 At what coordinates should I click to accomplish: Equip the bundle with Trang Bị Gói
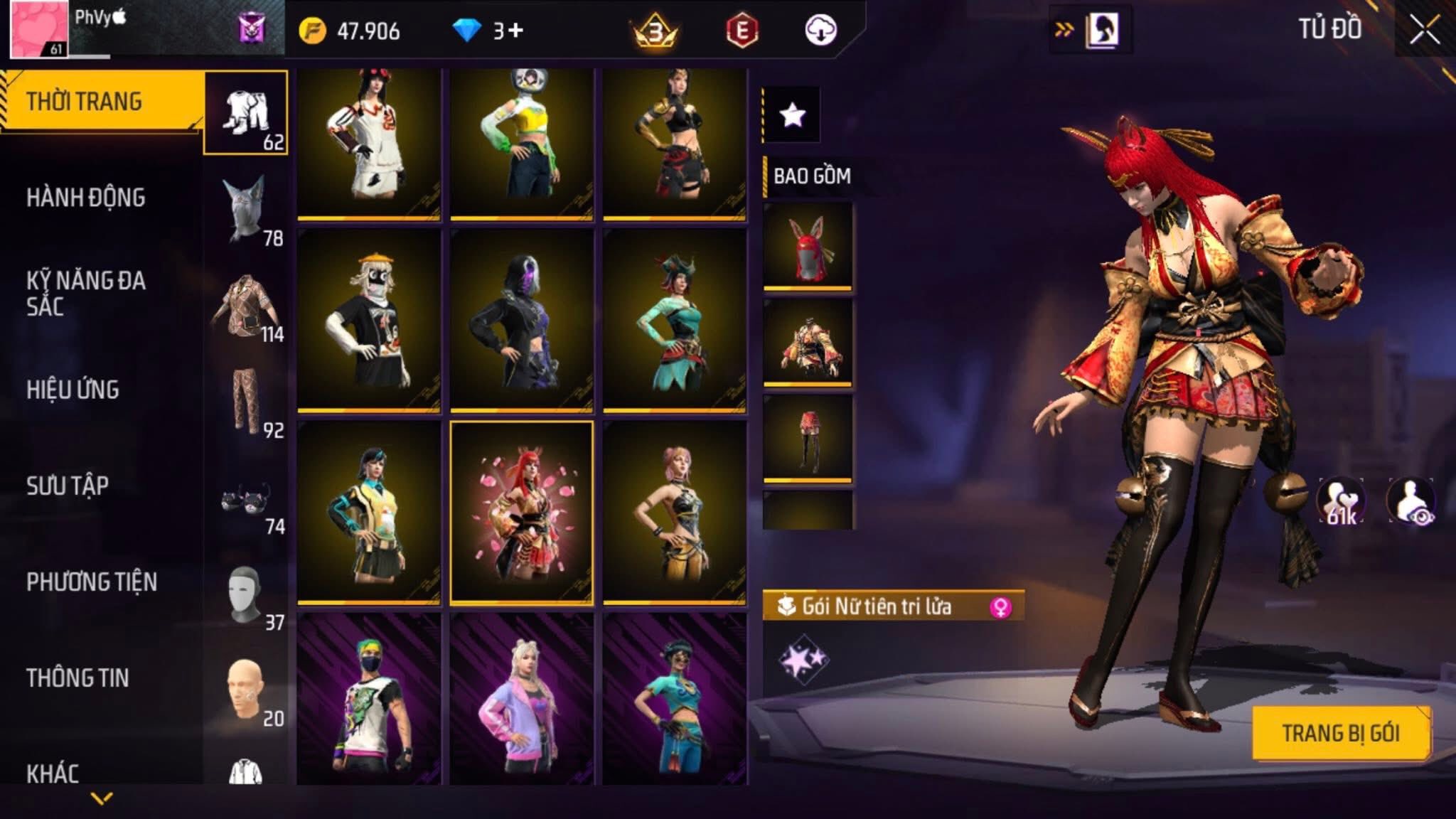(1341, 733)
